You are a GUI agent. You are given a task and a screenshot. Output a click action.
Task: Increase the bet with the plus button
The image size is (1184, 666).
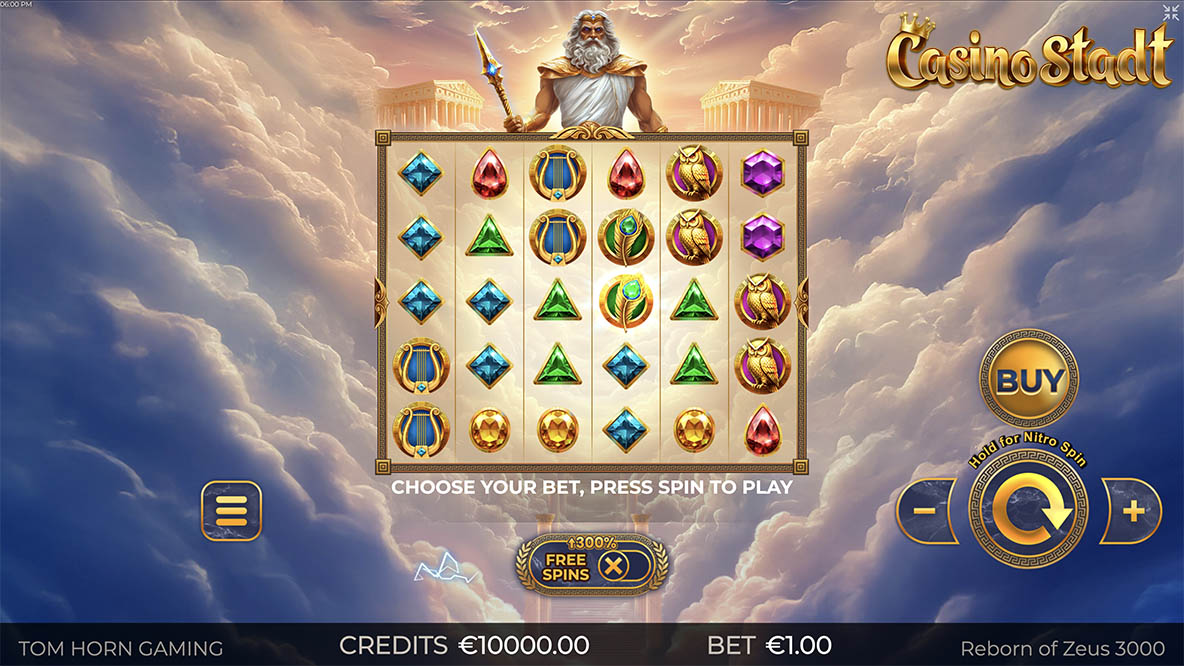pos(1132,511)
